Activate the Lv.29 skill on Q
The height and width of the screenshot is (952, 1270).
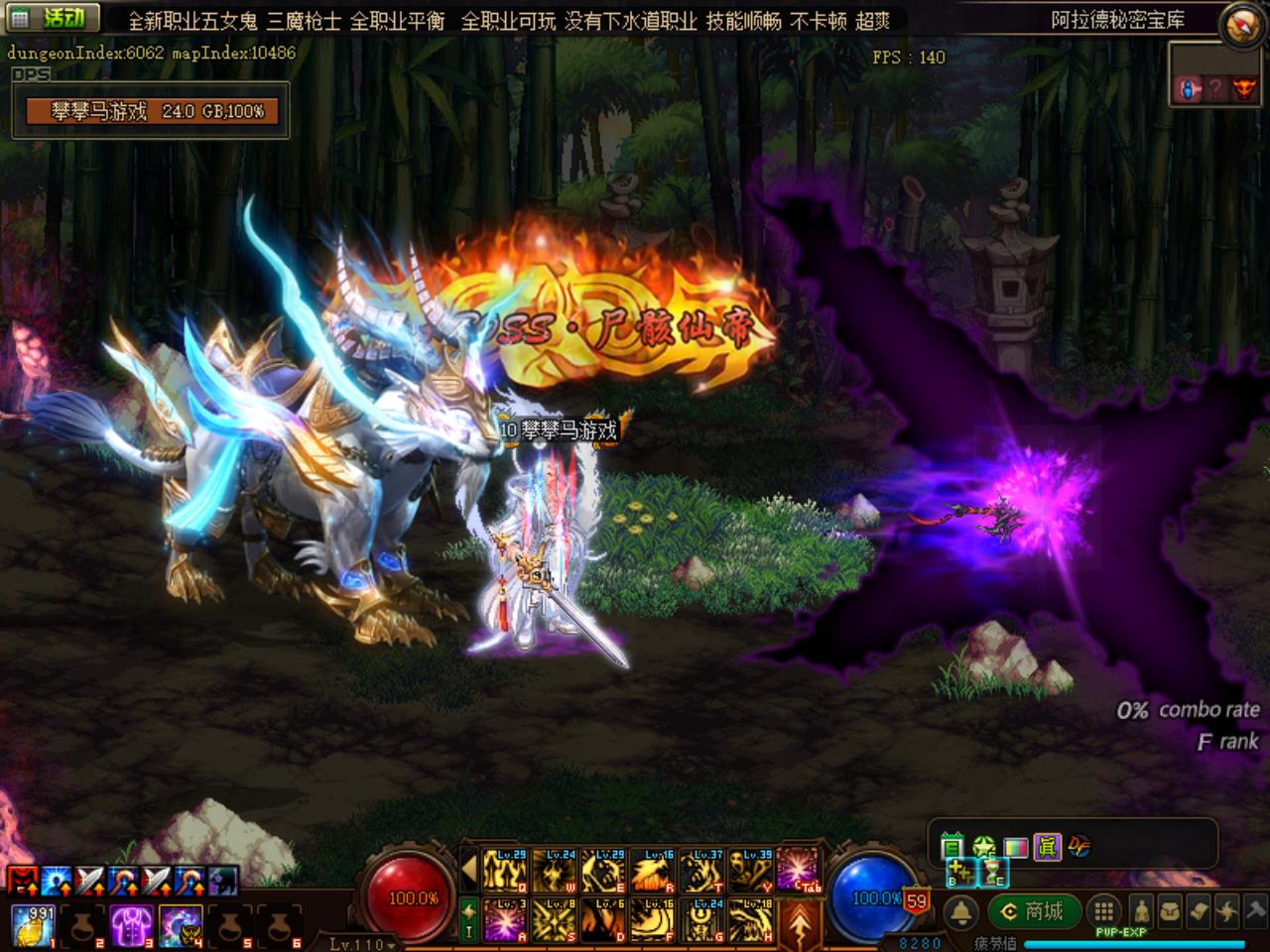(506, 872)
